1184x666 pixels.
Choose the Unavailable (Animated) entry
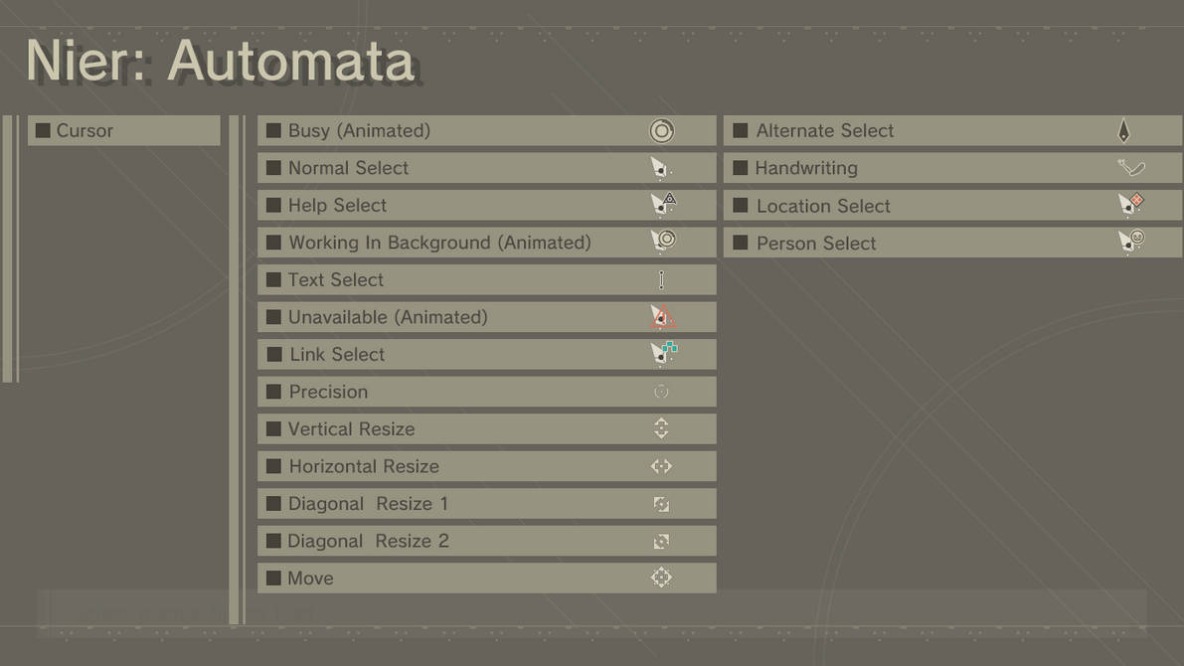[486, 317]
